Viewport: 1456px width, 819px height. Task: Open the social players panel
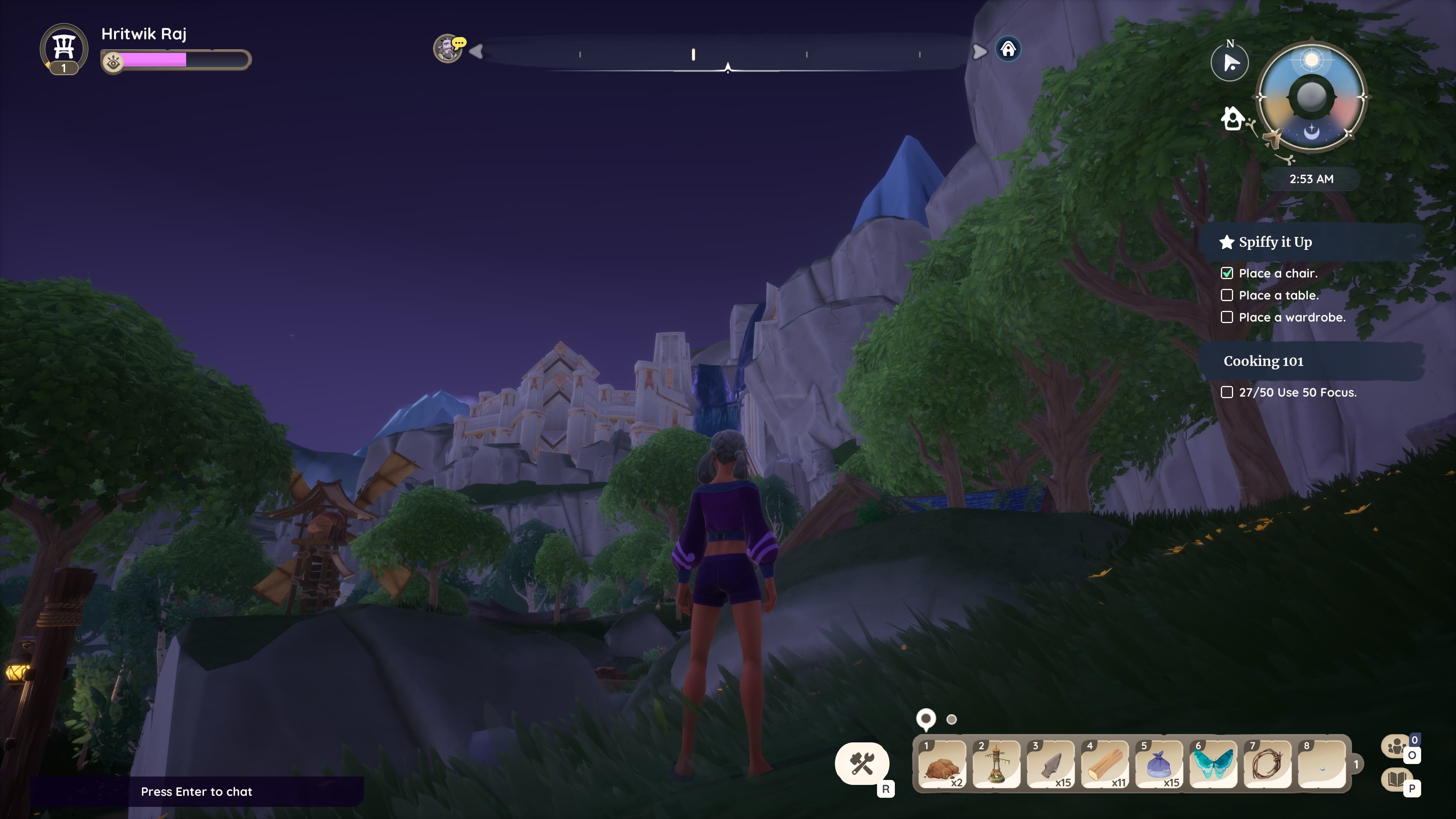tap(1396, 746)
